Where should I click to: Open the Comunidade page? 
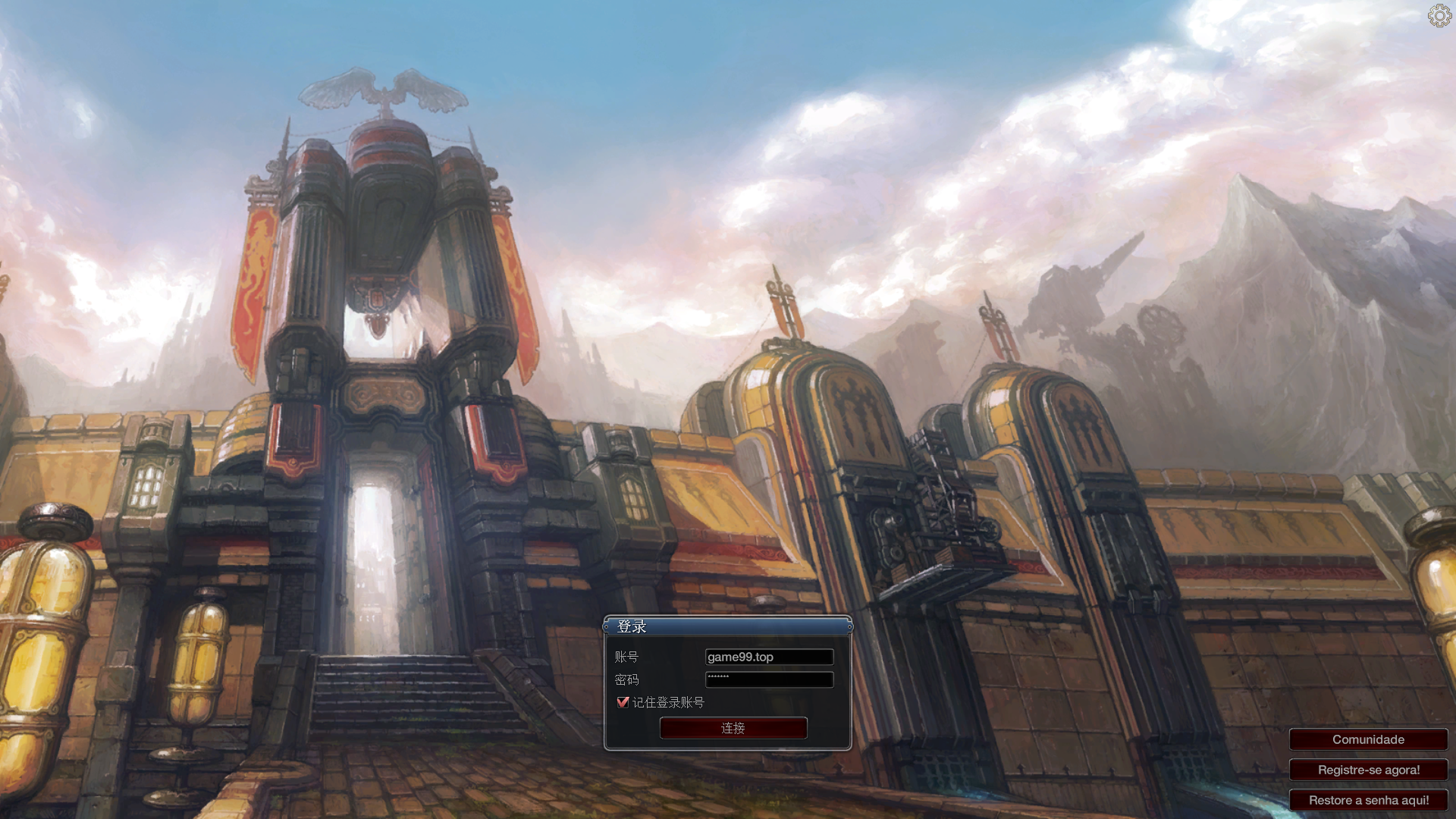click(x=1368, y=739)
